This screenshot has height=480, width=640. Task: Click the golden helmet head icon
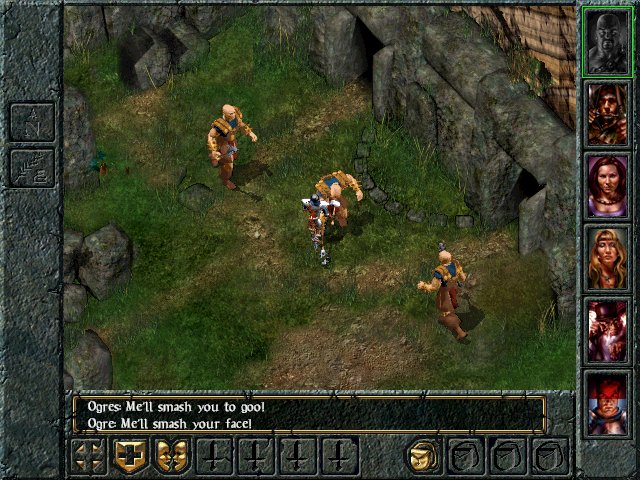pyautogui.click(x=424, y=457)
